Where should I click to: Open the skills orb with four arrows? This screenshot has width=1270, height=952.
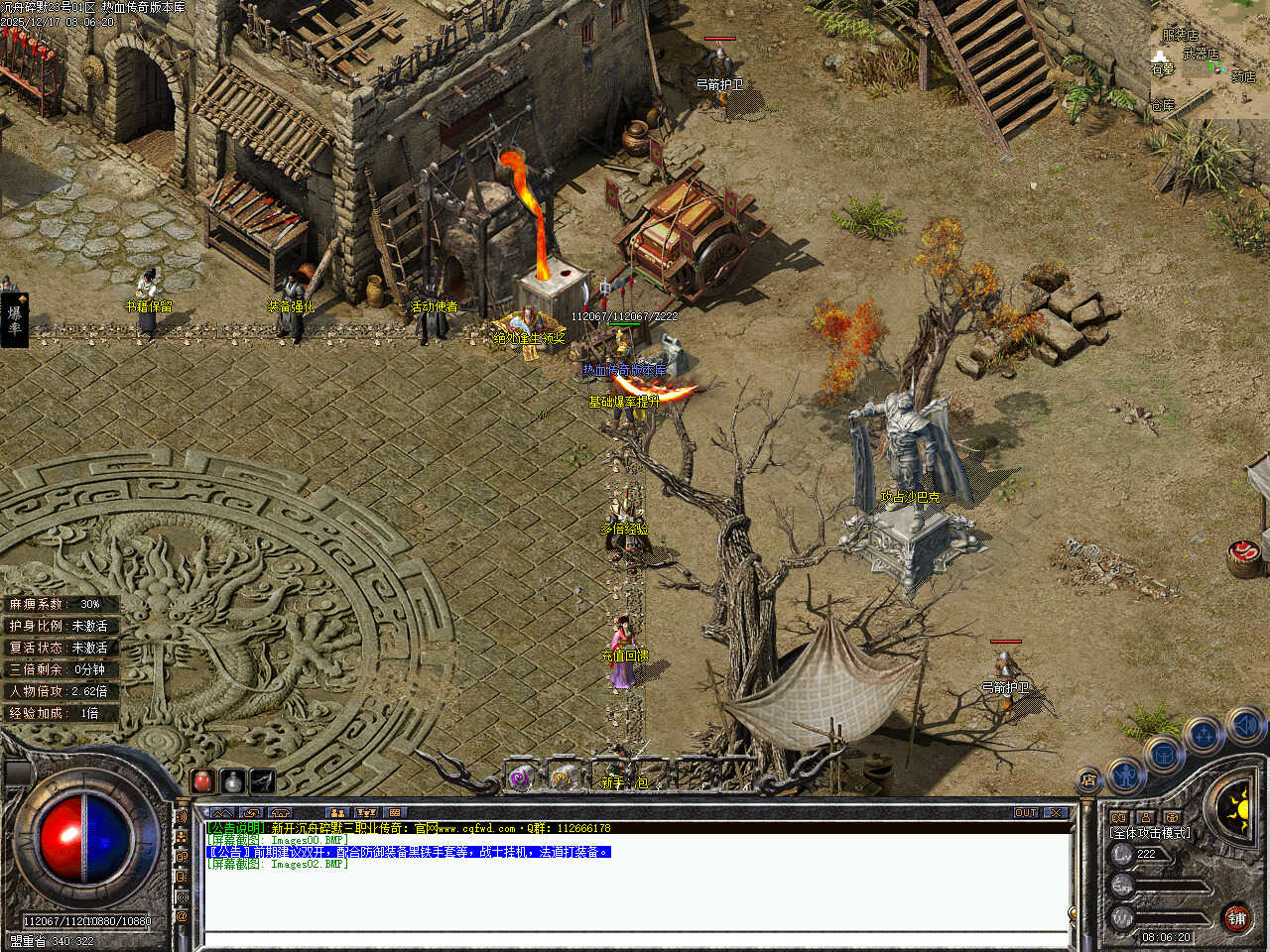1205,736
